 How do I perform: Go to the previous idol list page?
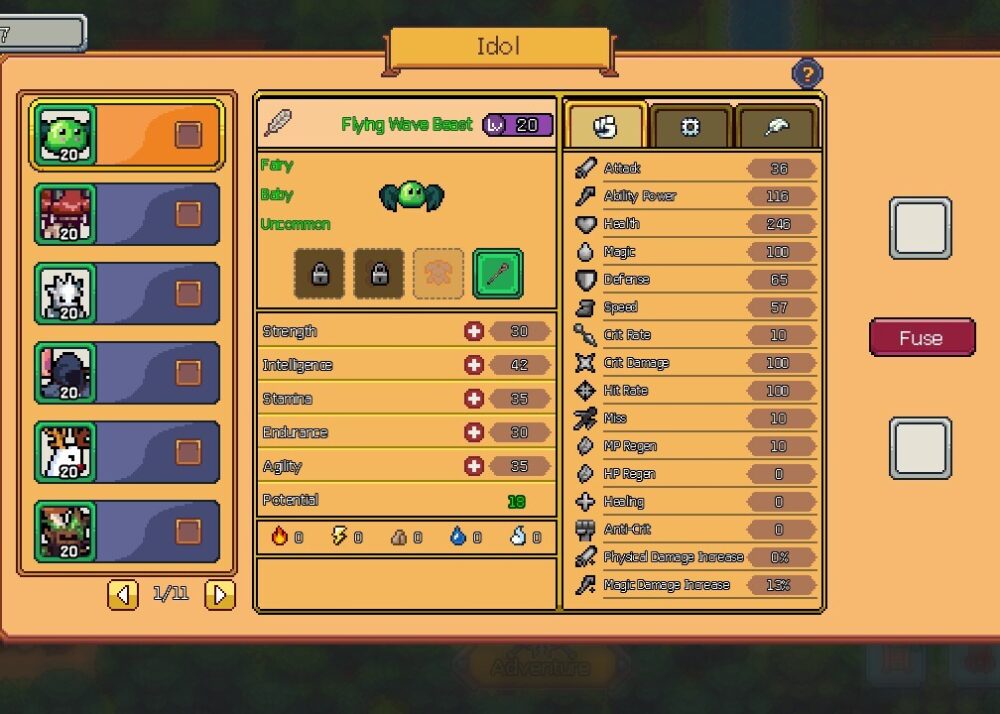(x=123, y=595)
